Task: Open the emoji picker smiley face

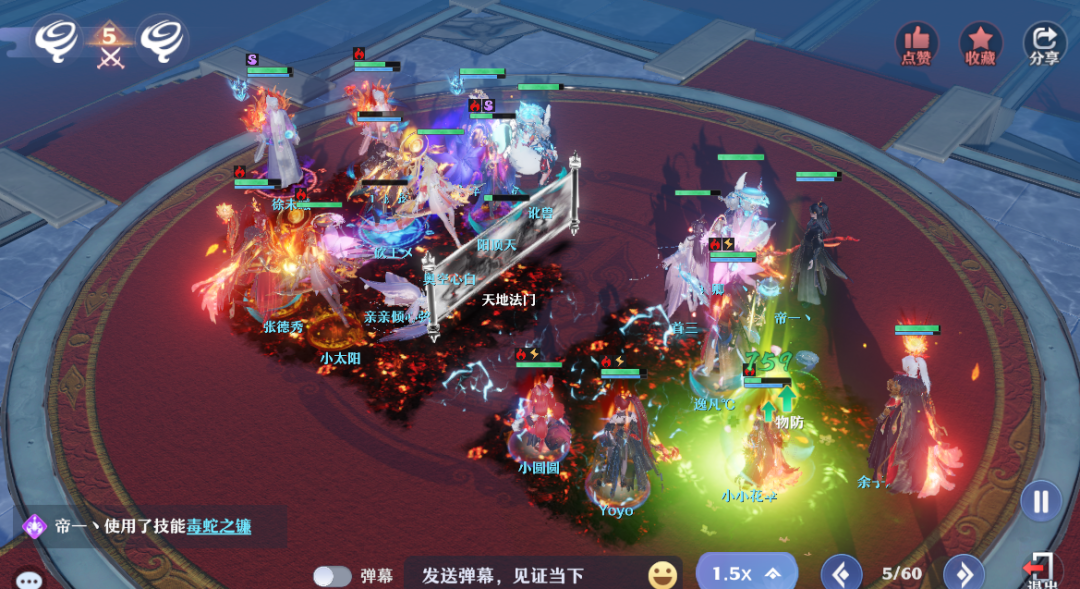Action: coord(662,575)
